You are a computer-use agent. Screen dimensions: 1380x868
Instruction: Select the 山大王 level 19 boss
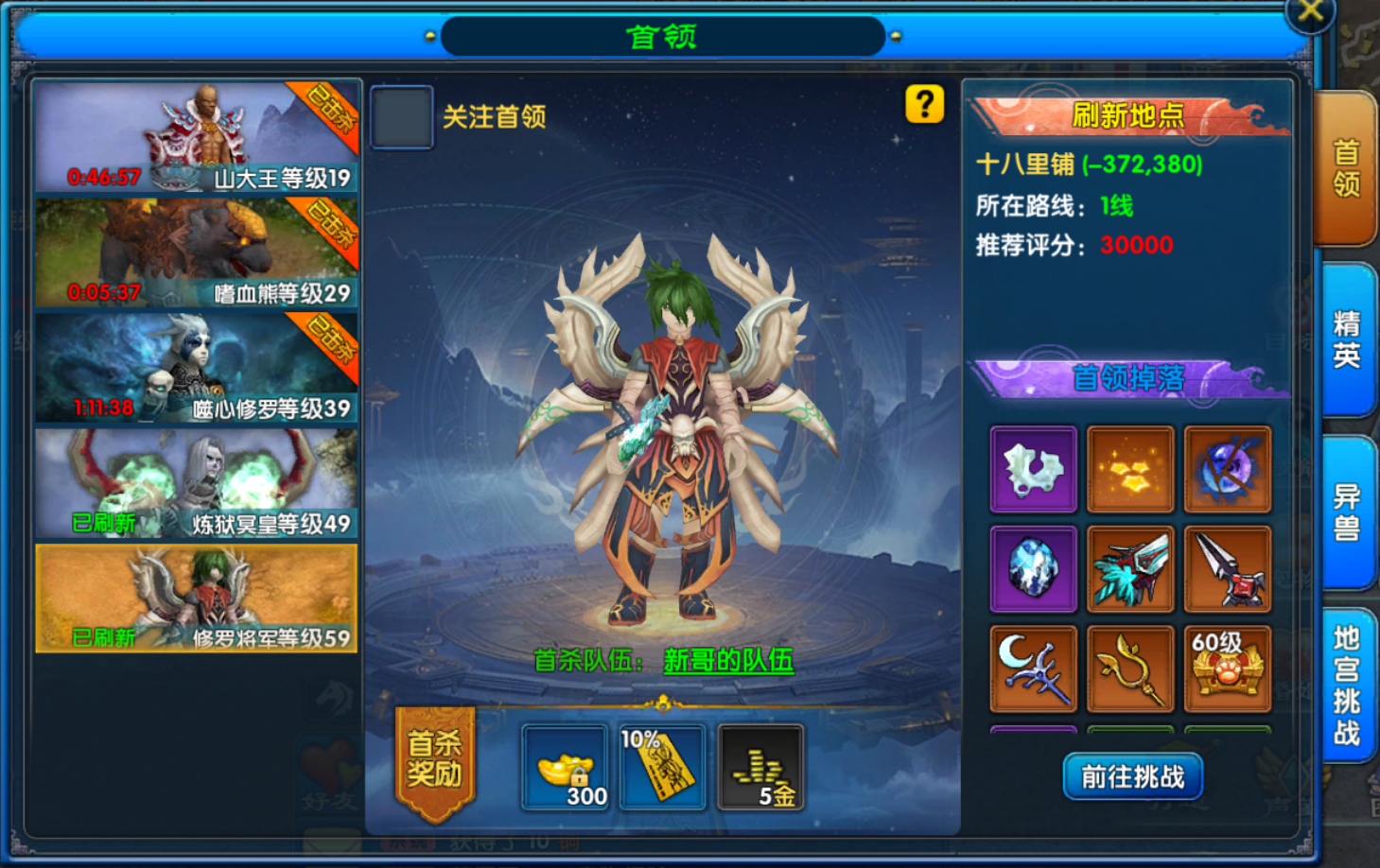(x=197, y=137)
